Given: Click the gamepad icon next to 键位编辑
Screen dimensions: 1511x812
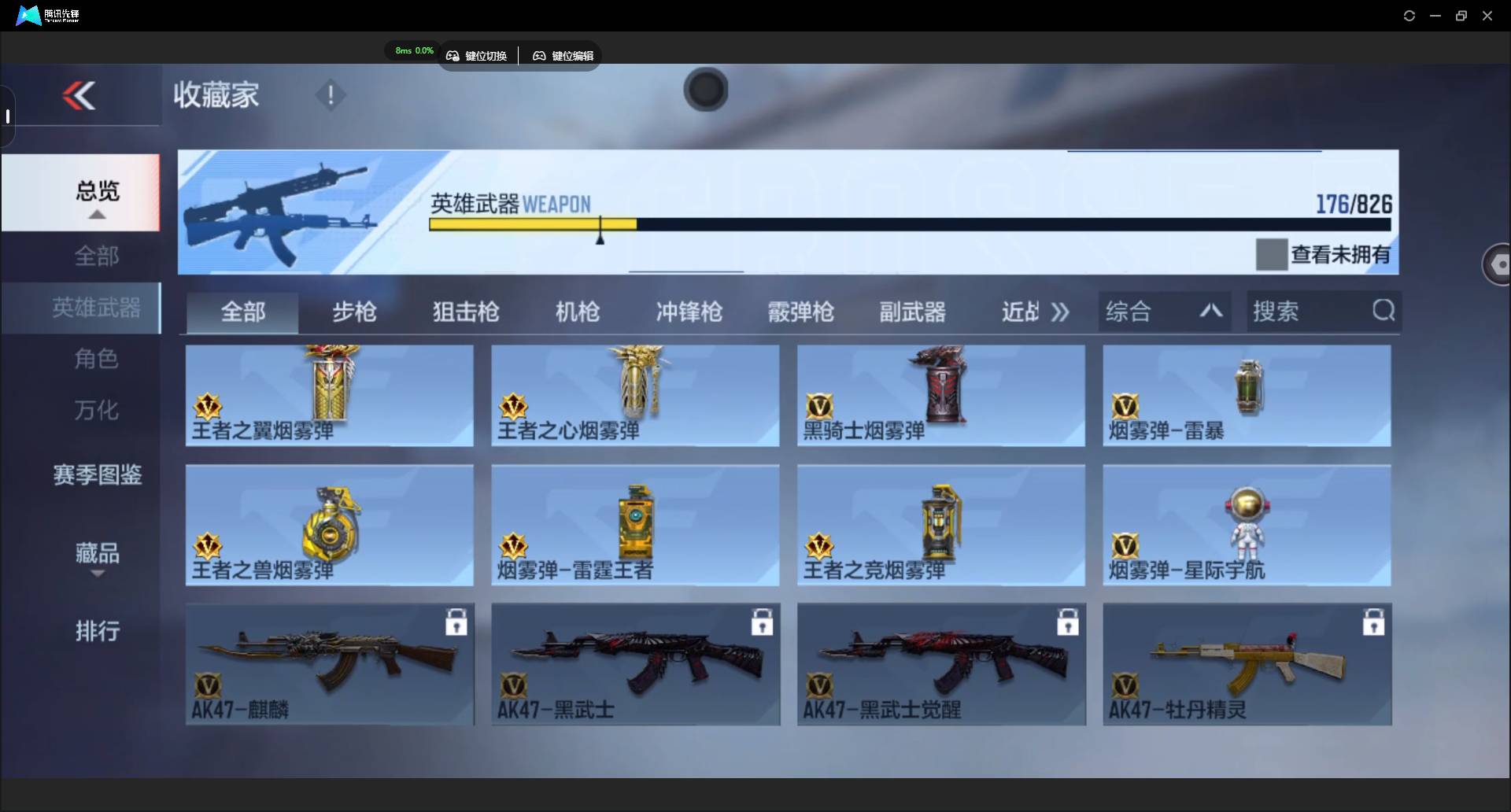Looking at the screenshot, I should coord(540,55).
